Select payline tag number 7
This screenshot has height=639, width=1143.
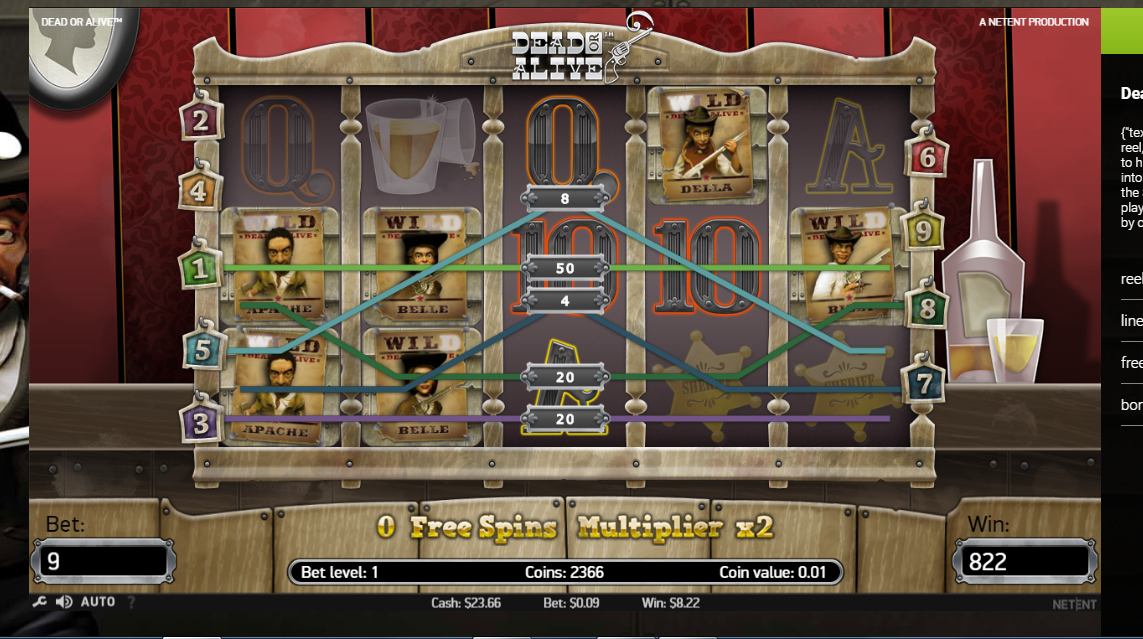(923, 382)
